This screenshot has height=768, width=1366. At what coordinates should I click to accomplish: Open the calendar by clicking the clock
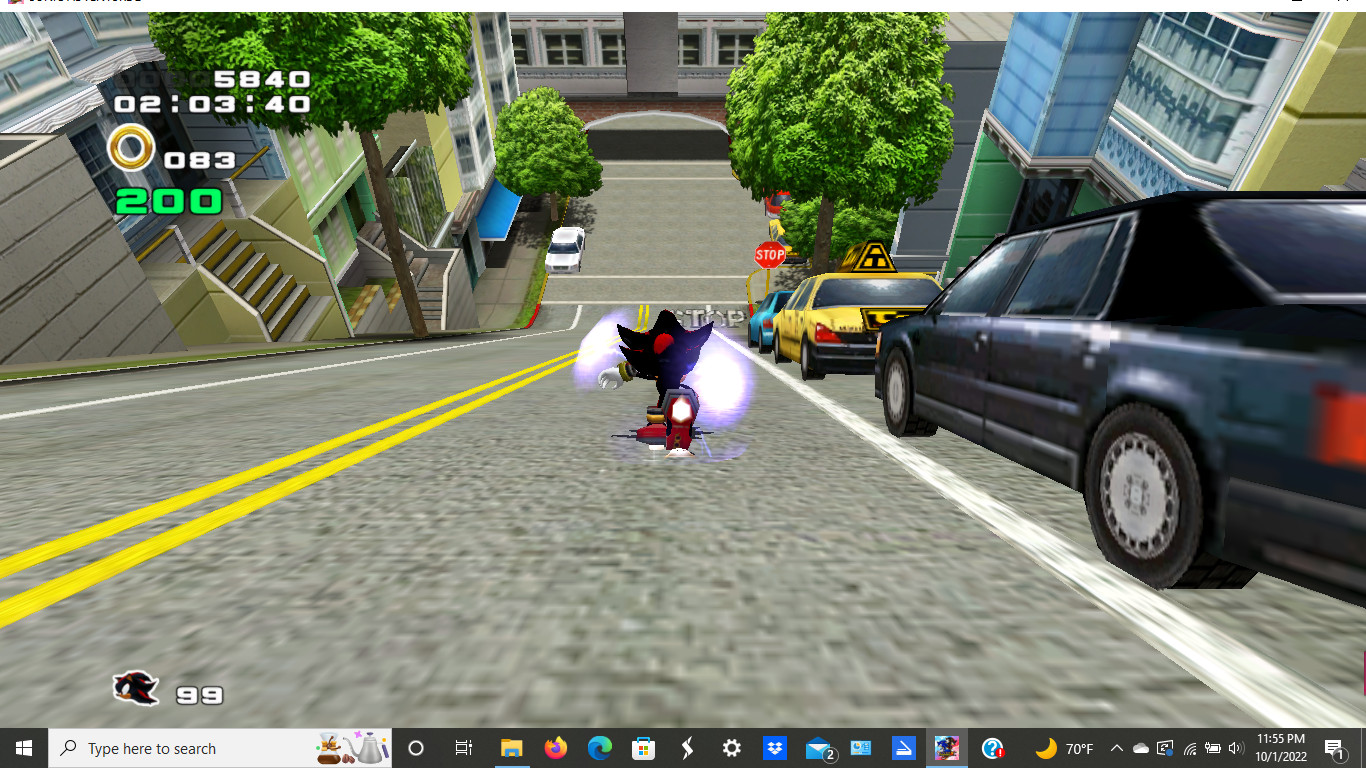tap(1281, 748)
